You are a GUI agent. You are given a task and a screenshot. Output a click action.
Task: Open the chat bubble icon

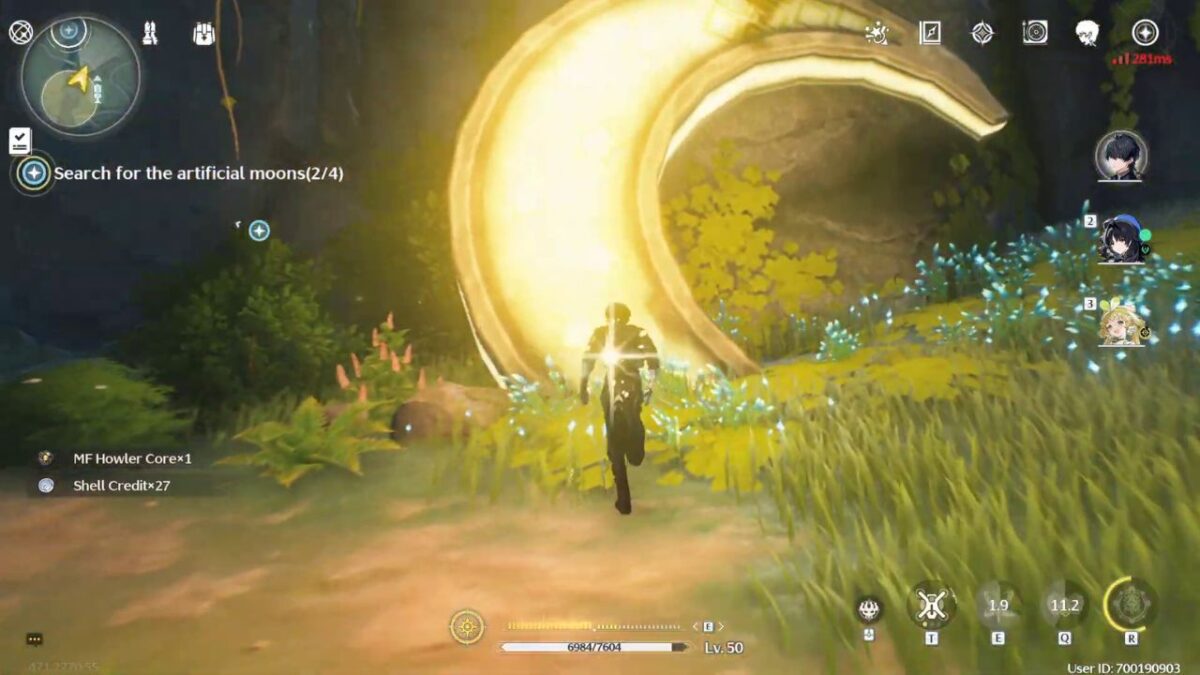[x=35, y=639]
